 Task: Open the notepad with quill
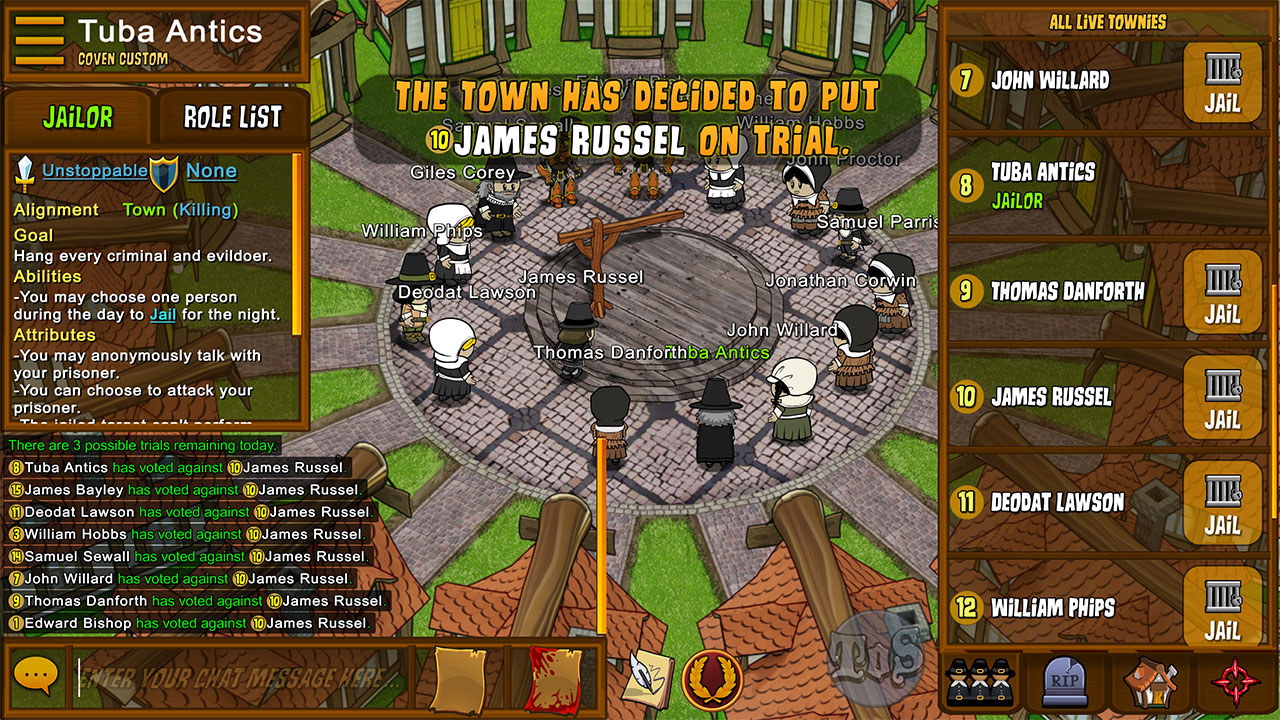(647, 678)
